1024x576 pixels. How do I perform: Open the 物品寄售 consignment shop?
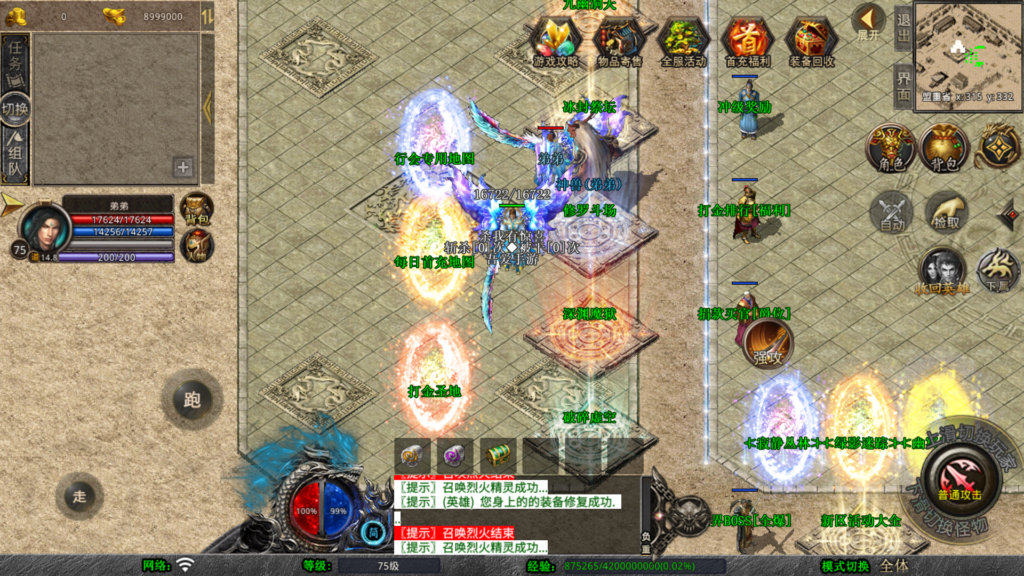click(619, 40)
